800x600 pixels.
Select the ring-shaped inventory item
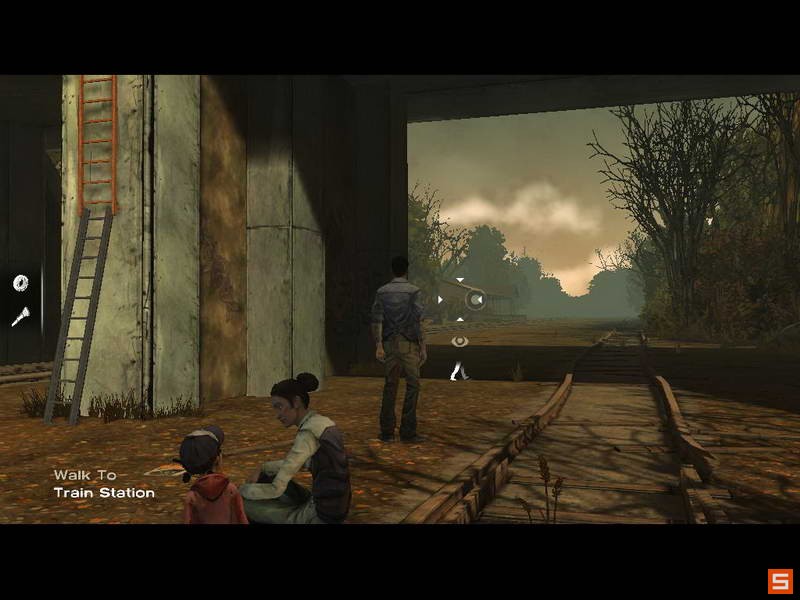click(x=20, y=284)
